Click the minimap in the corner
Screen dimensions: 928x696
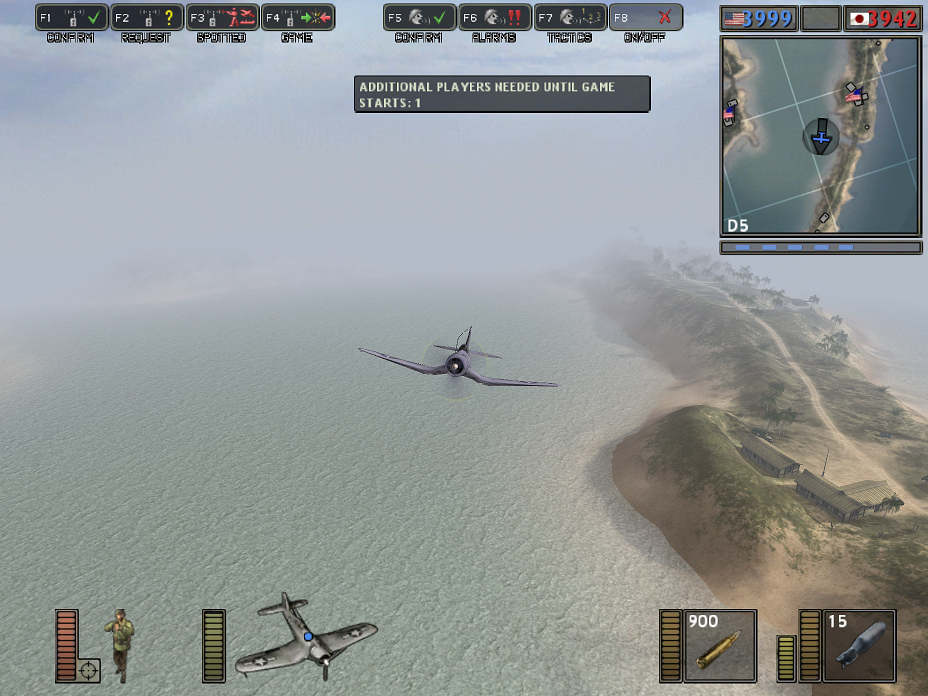(820, 135)
